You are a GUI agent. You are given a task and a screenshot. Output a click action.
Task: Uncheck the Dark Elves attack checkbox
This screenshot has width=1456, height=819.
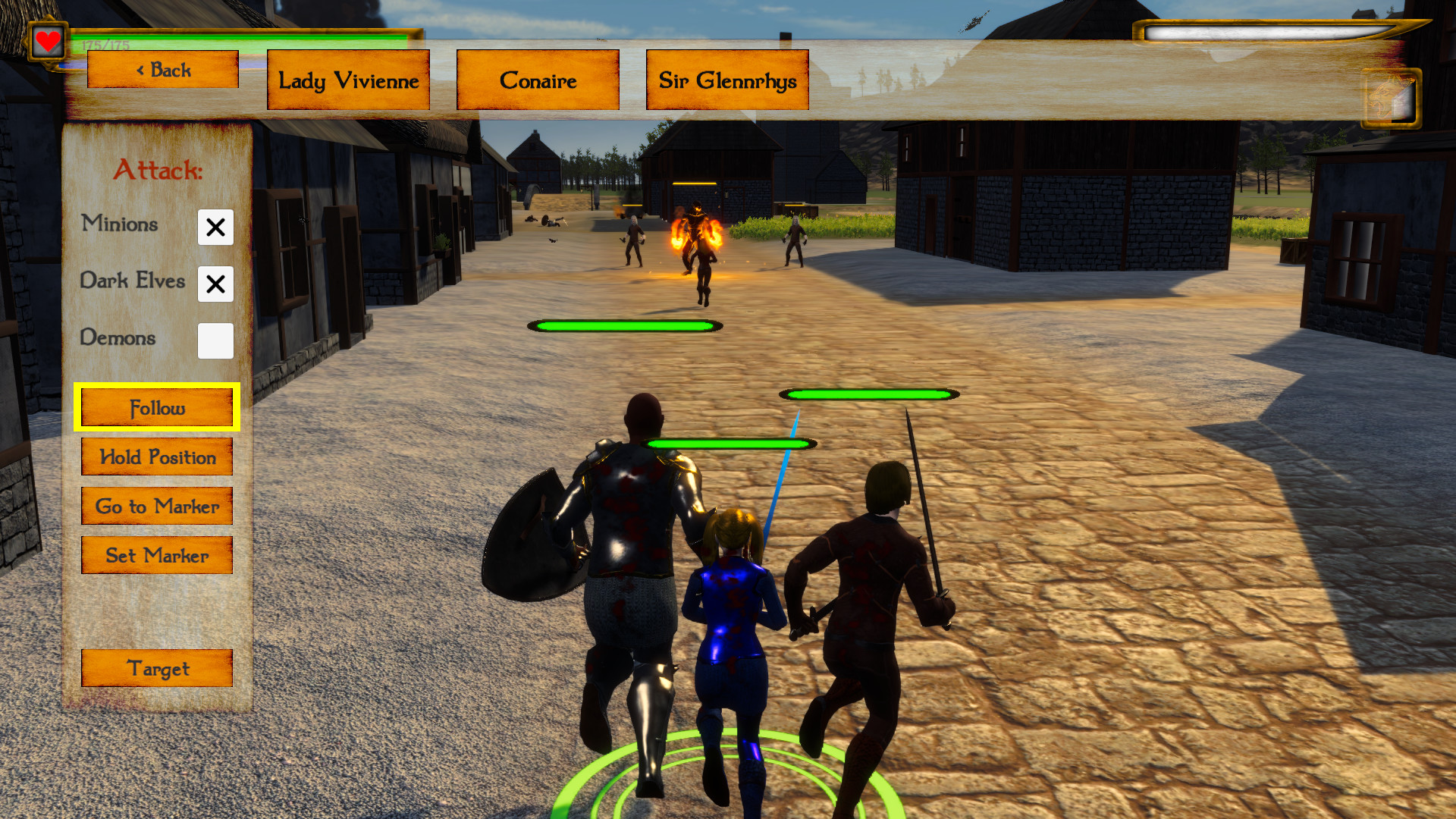[x=215, y=284]
